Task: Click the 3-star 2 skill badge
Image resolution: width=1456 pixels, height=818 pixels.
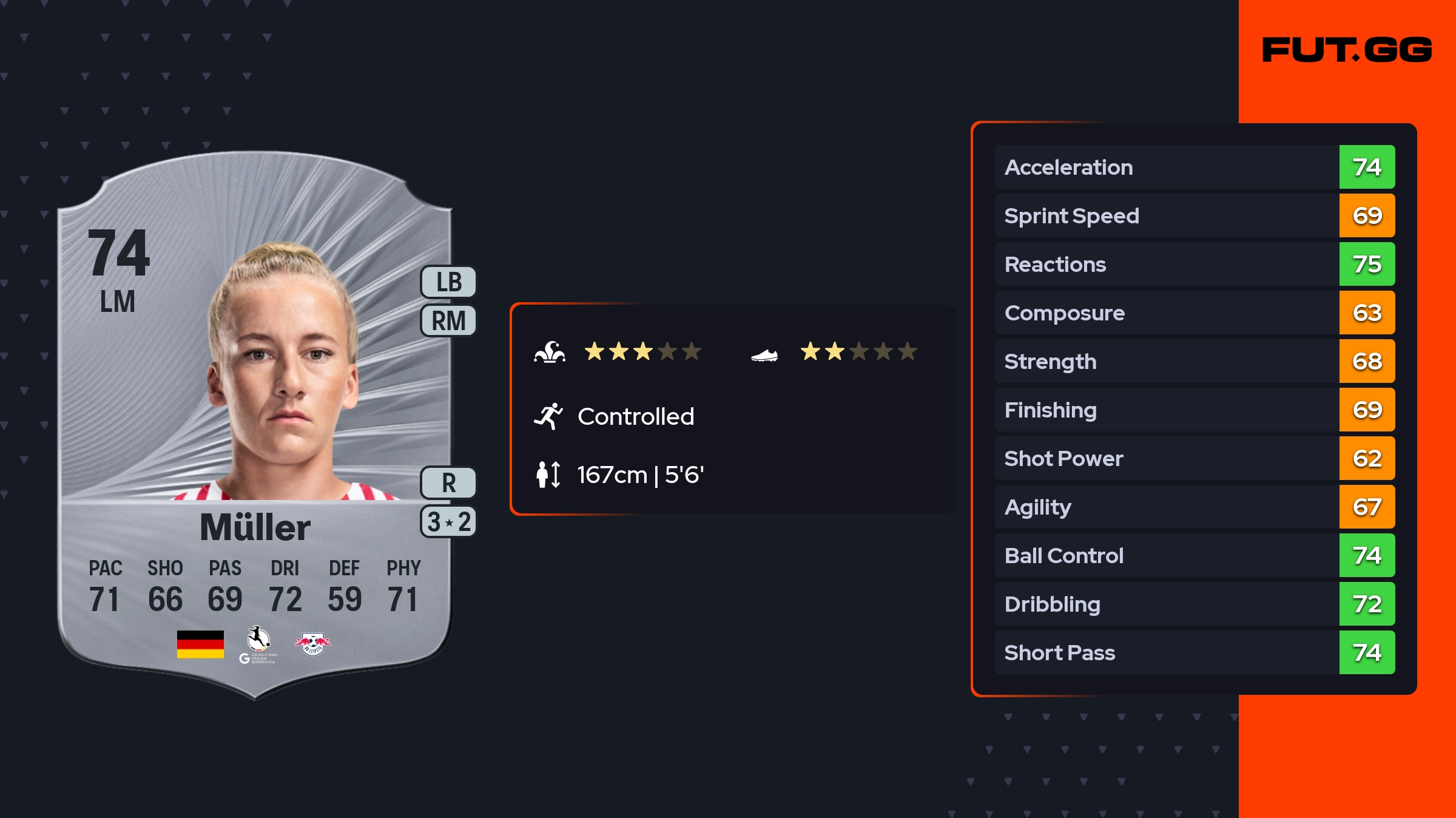Action: (x=448, y=522)
